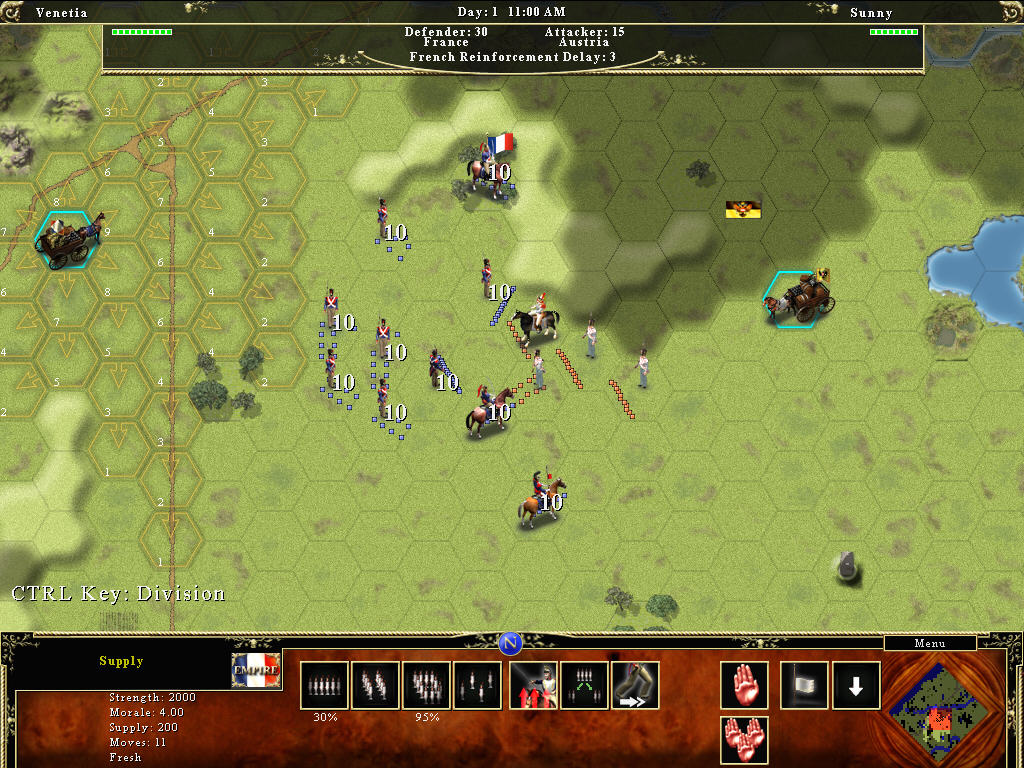The image size is (1024, 768).
Task: Click the green arrows formation change icon
Action: tap(584, 685)
